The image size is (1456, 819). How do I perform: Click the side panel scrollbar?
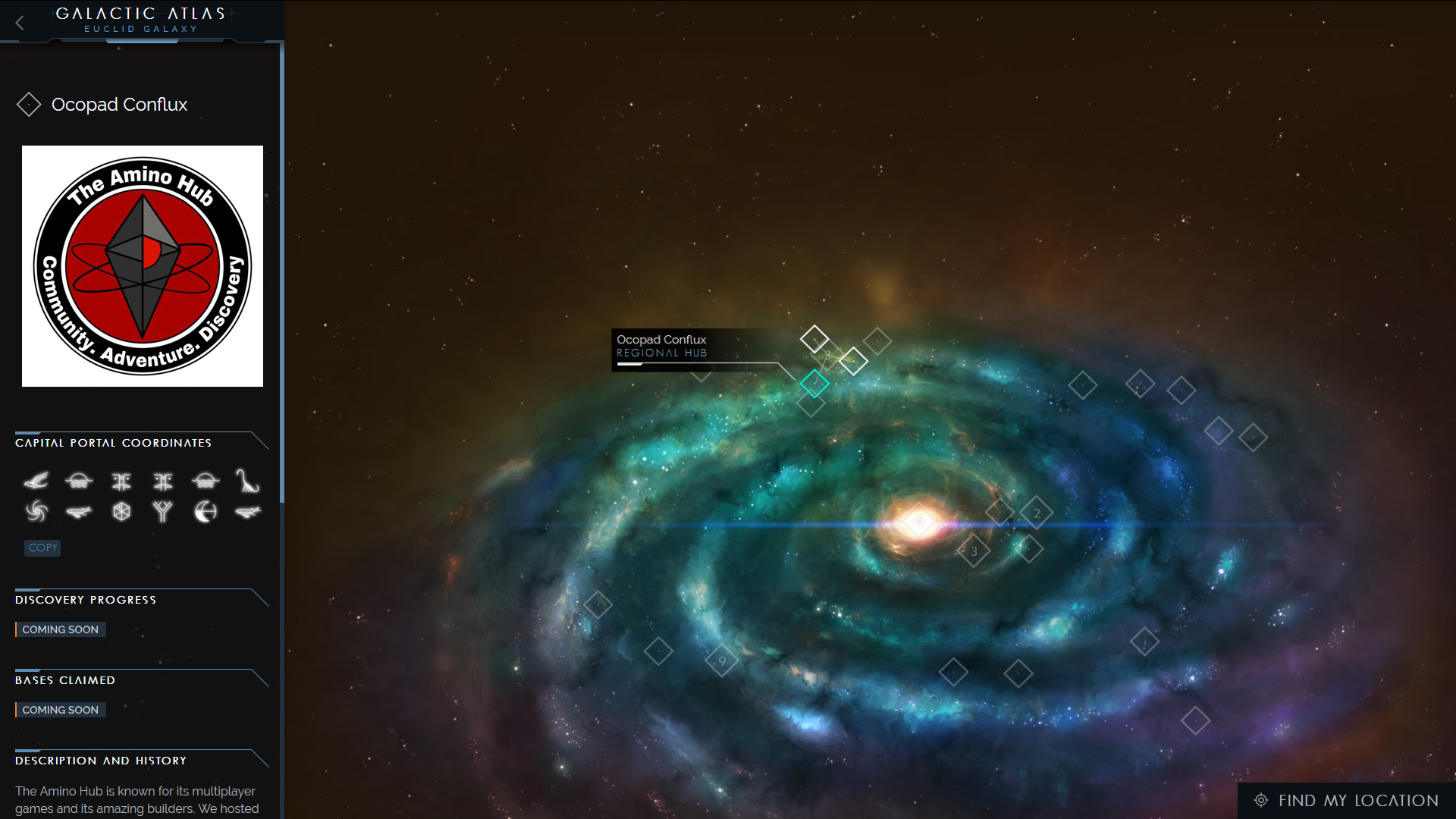pos(282,273)
